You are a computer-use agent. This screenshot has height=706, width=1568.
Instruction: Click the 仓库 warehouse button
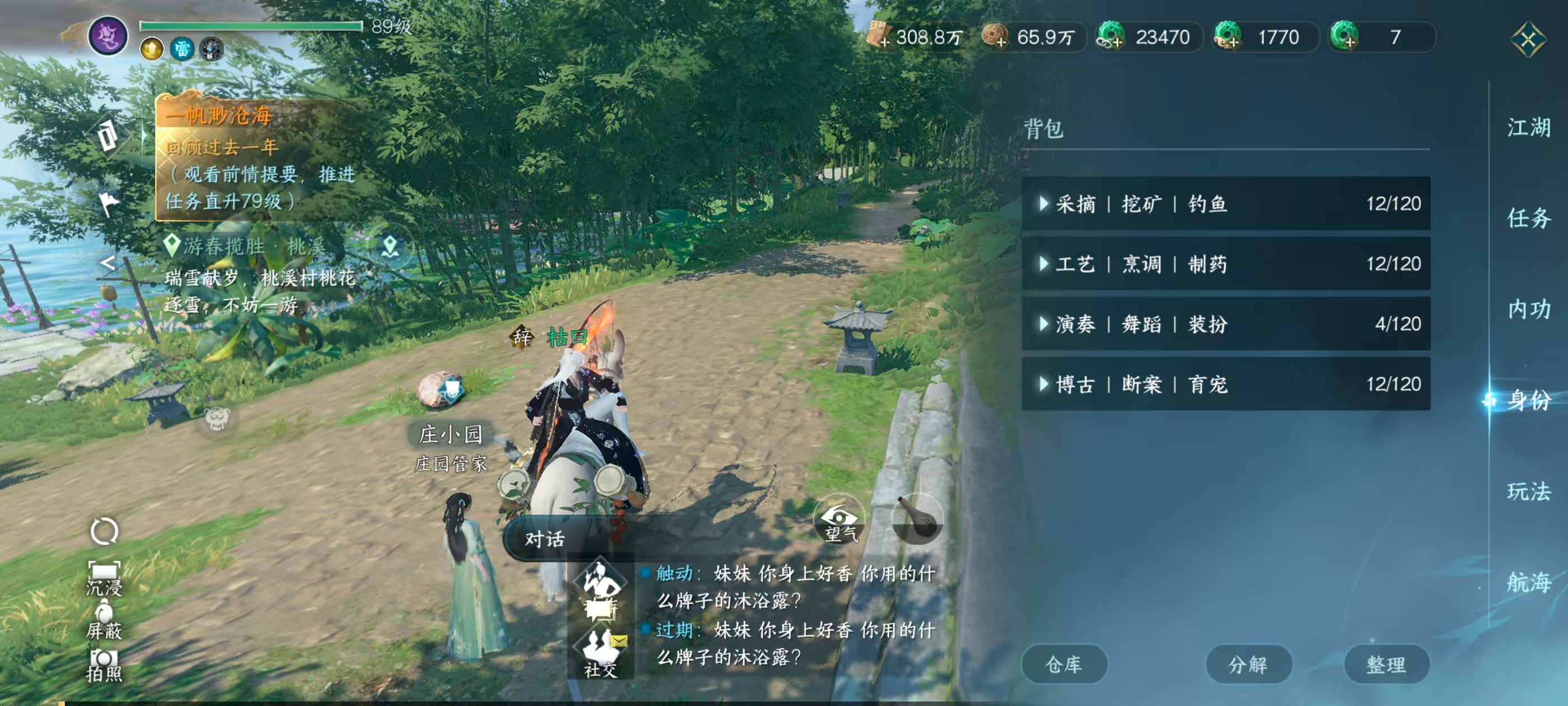[x=1065, y=665]
